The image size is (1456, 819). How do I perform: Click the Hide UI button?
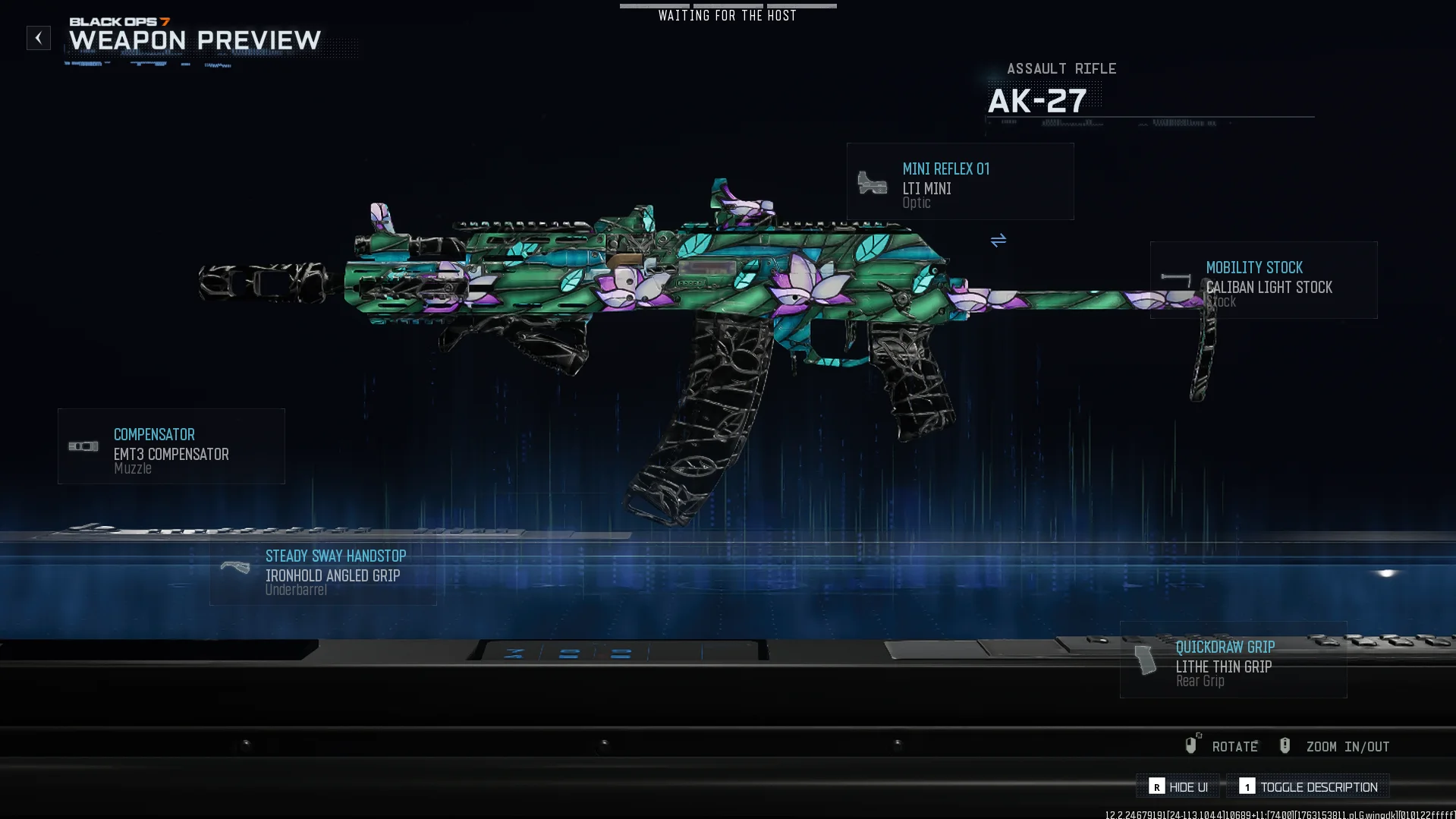click(1178, 786)
